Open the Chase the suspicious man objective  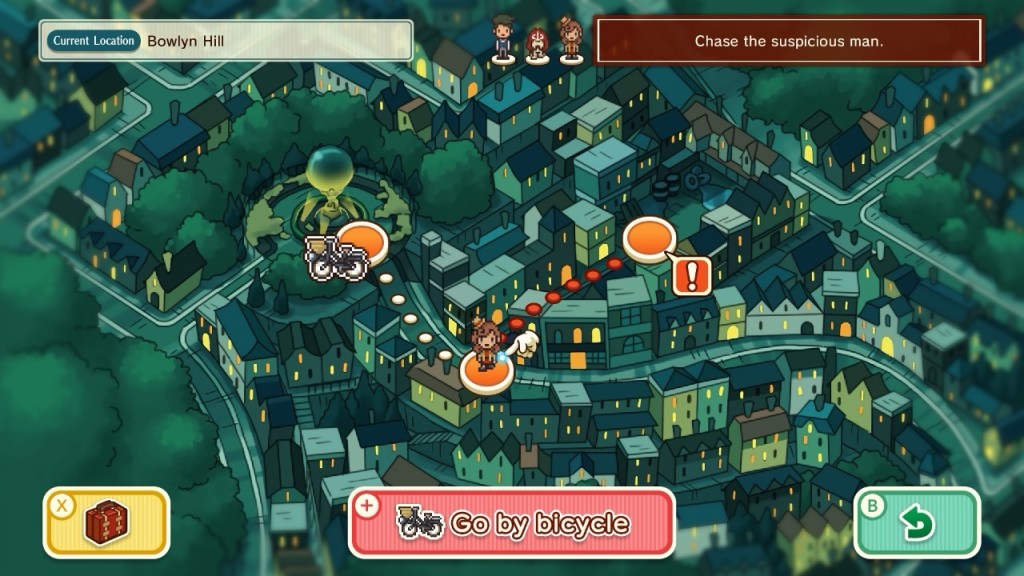(789, 42)
